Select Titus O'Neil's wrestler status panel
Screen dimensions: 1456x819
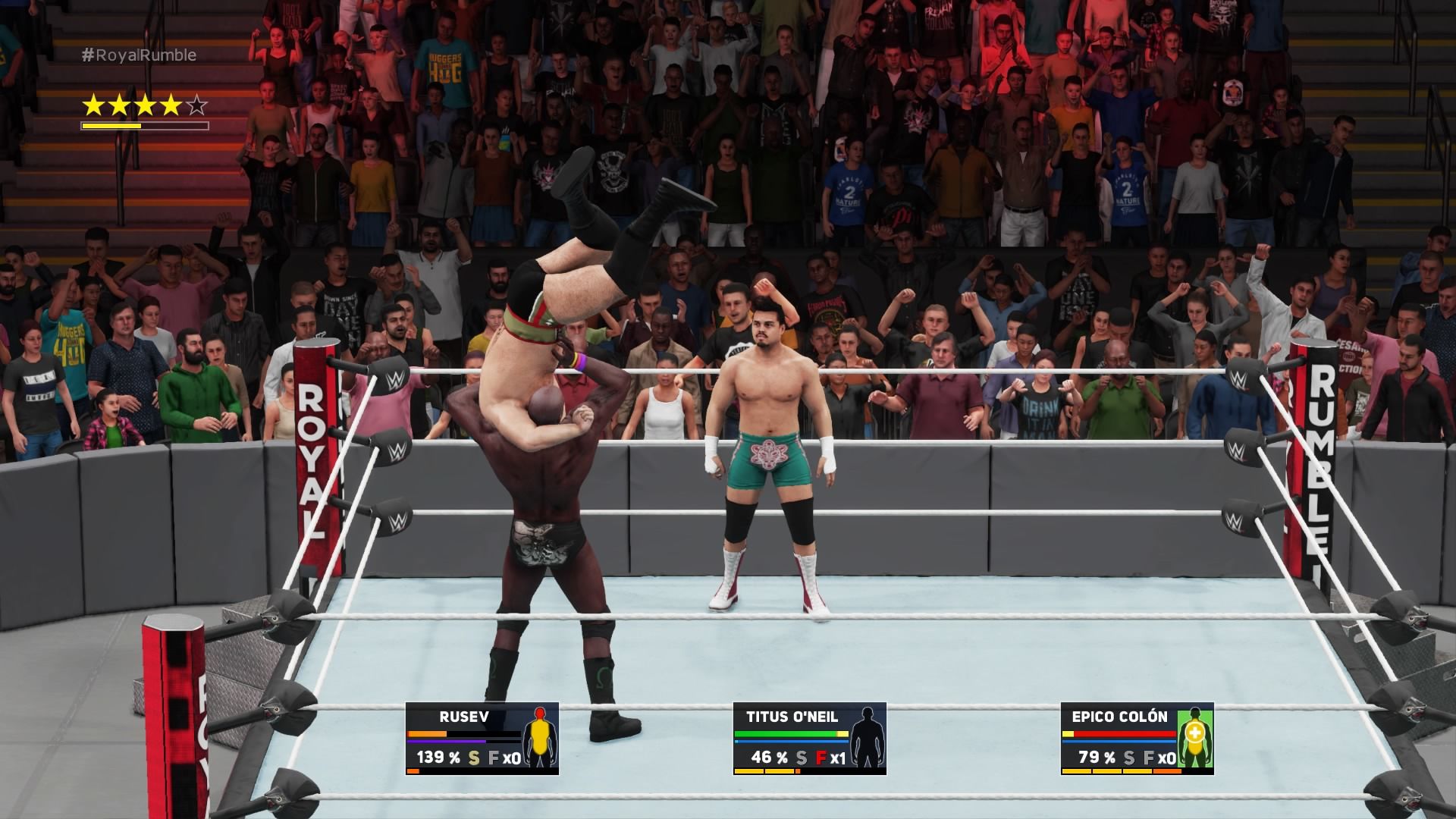(809, 738)
